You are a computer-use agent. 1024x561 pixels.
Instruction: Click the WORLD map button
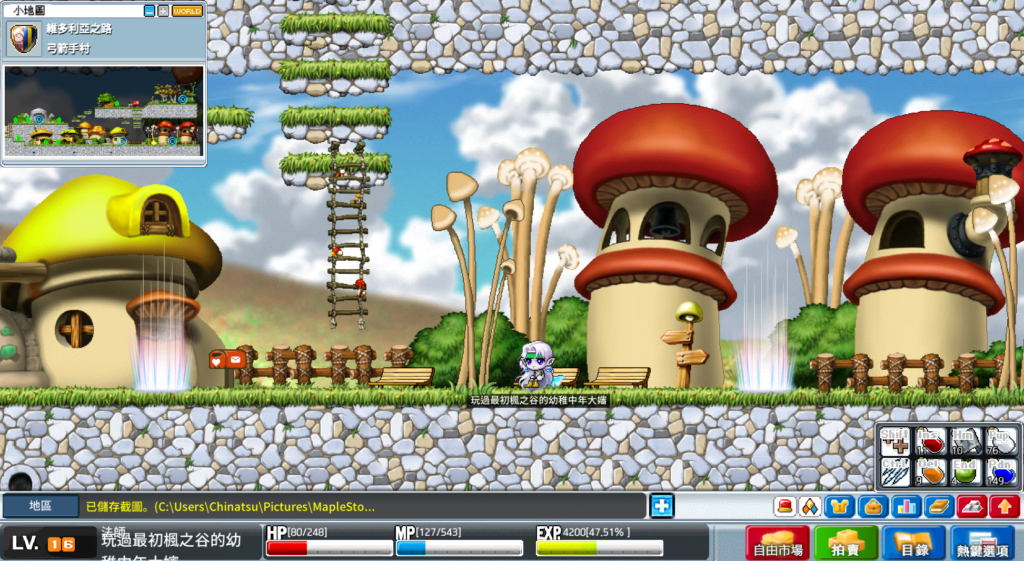point(187,11)
